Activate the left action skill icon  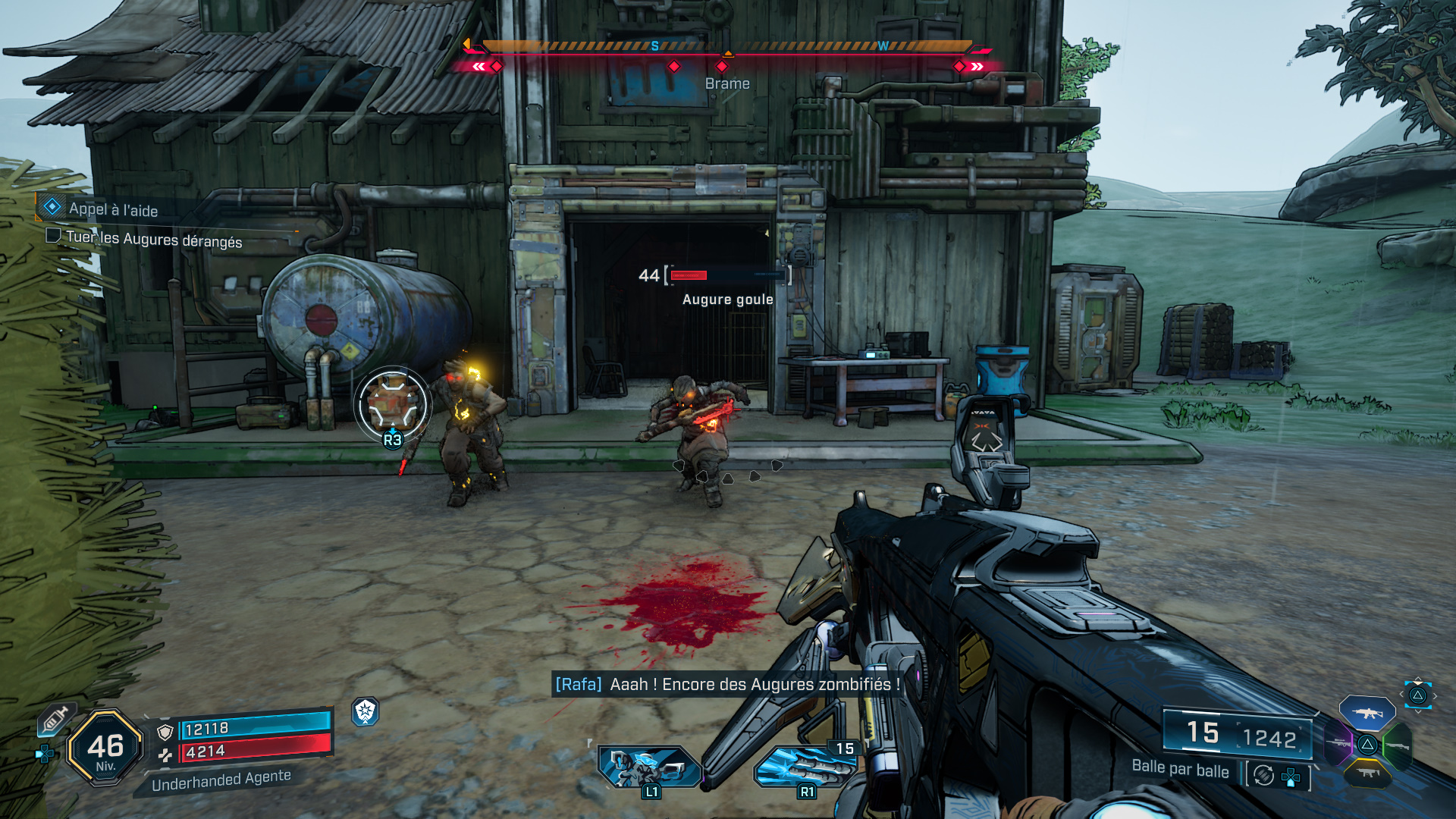point(648,765)
